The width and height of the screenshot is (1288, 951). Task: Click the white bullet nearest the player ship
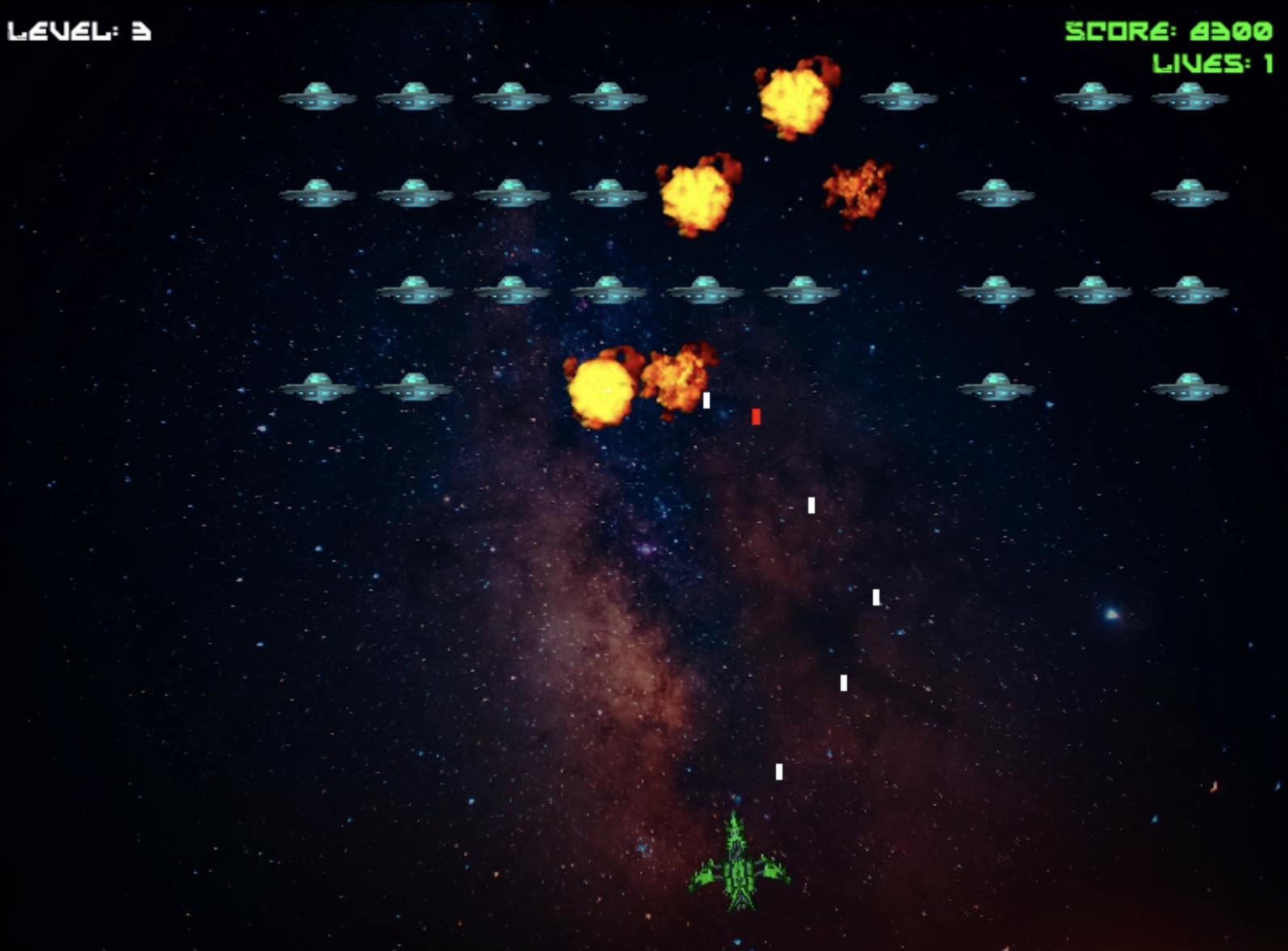pos(779,773)
